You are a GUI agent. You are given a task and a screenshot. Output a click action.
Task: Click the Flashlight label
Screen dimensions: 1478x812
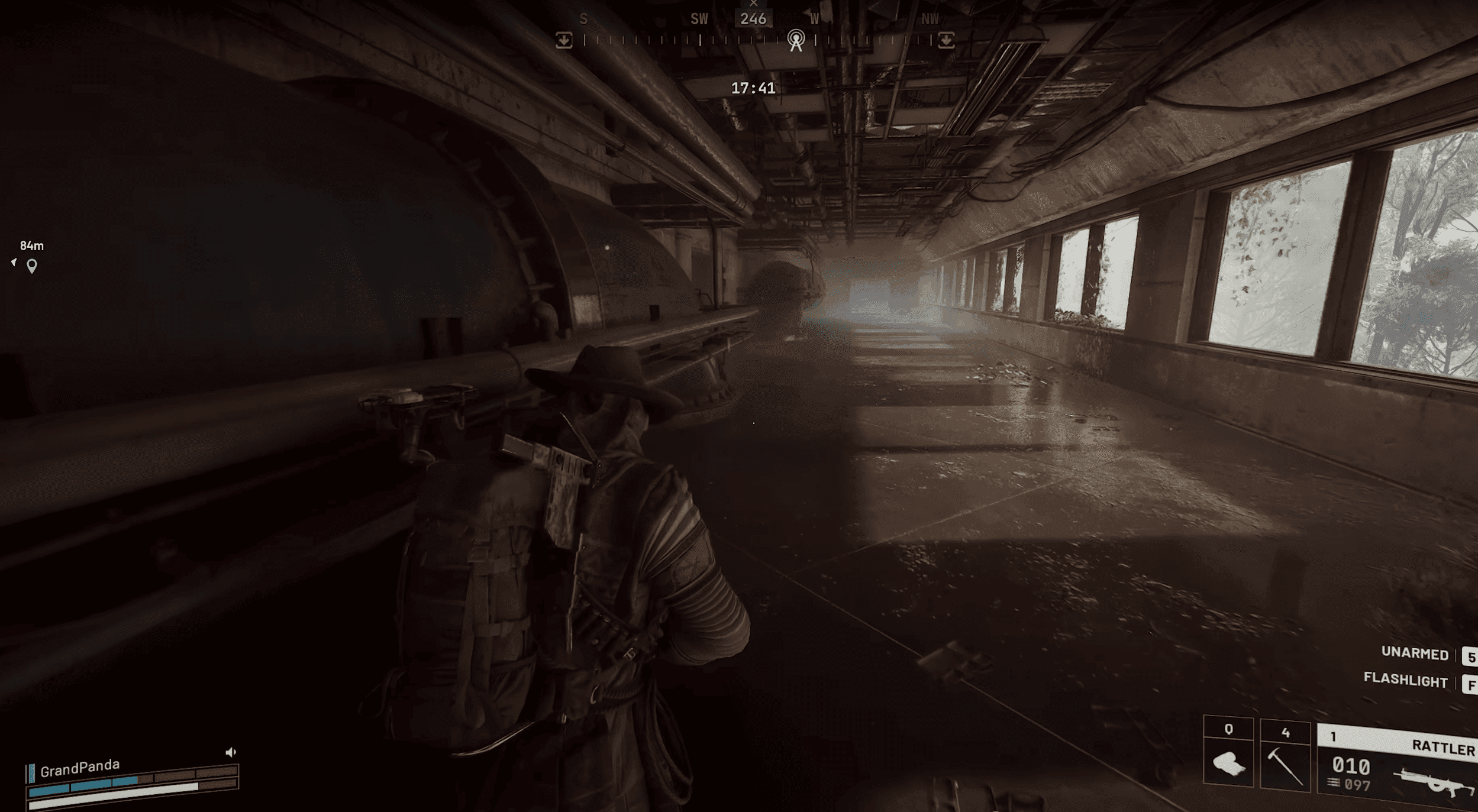point(1405,680)
